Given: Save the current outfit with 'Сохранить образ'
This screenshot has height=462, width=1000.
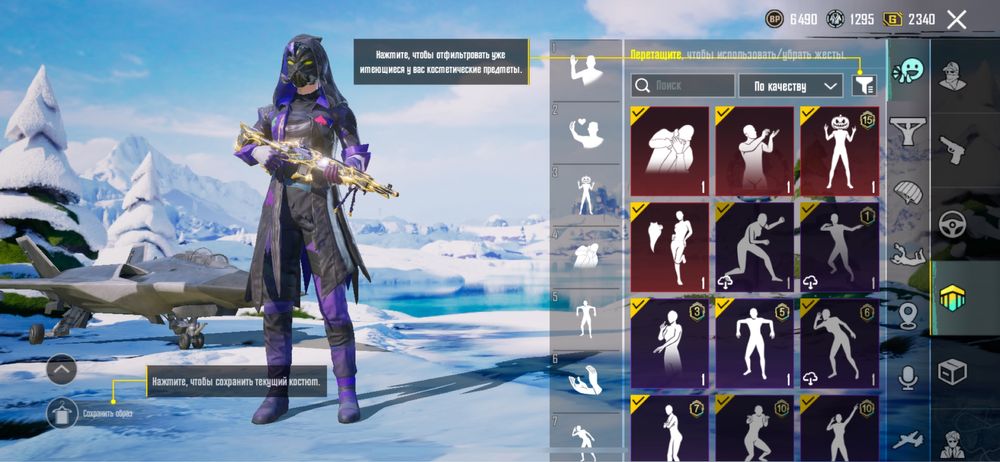Looking at the screenshot, I should (x=62, y=412).
